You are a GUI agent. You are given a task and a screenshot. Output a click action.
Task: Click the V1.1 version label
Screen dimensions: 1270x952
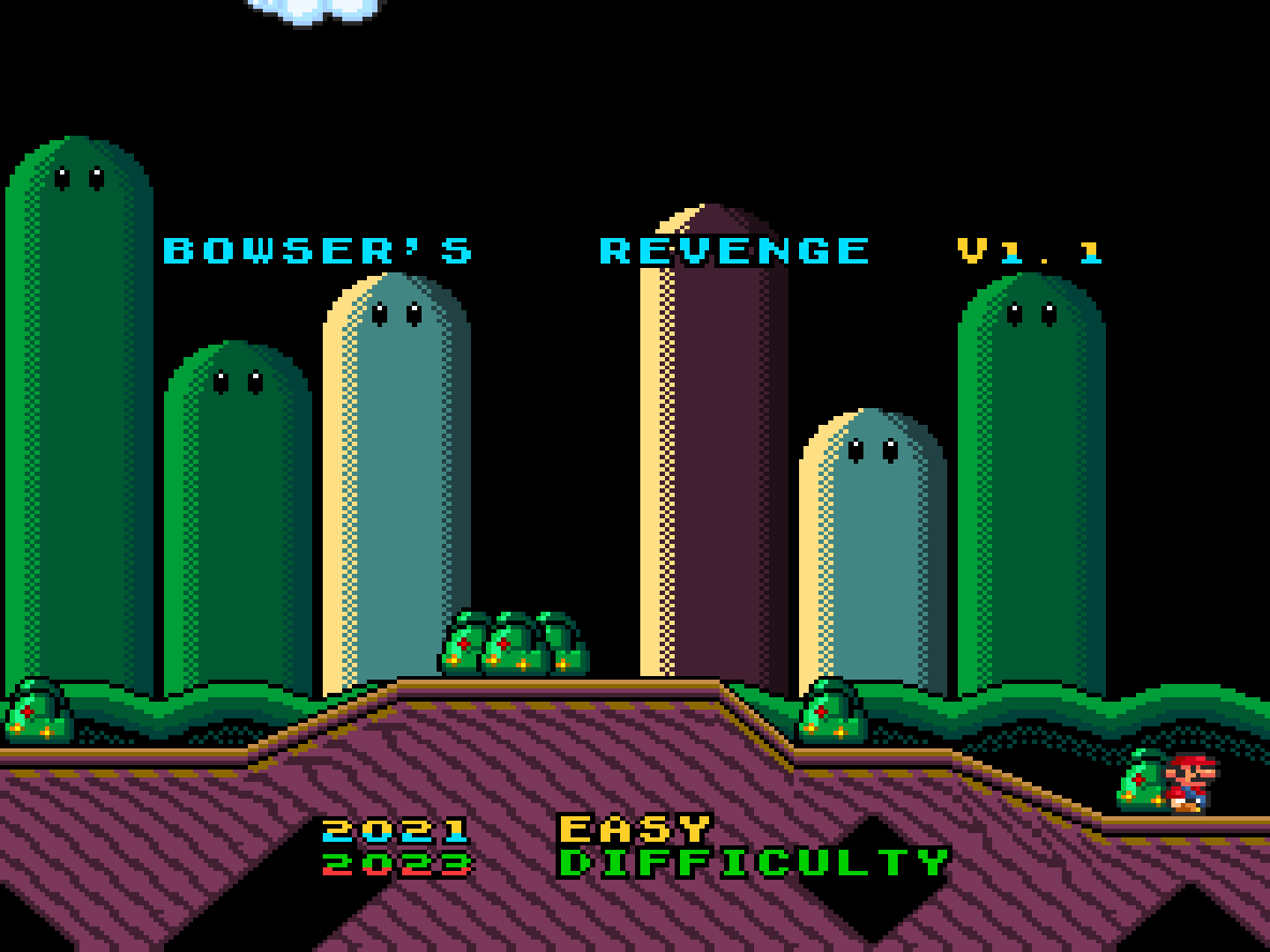pyautogui.click(x=1027, y=249)
